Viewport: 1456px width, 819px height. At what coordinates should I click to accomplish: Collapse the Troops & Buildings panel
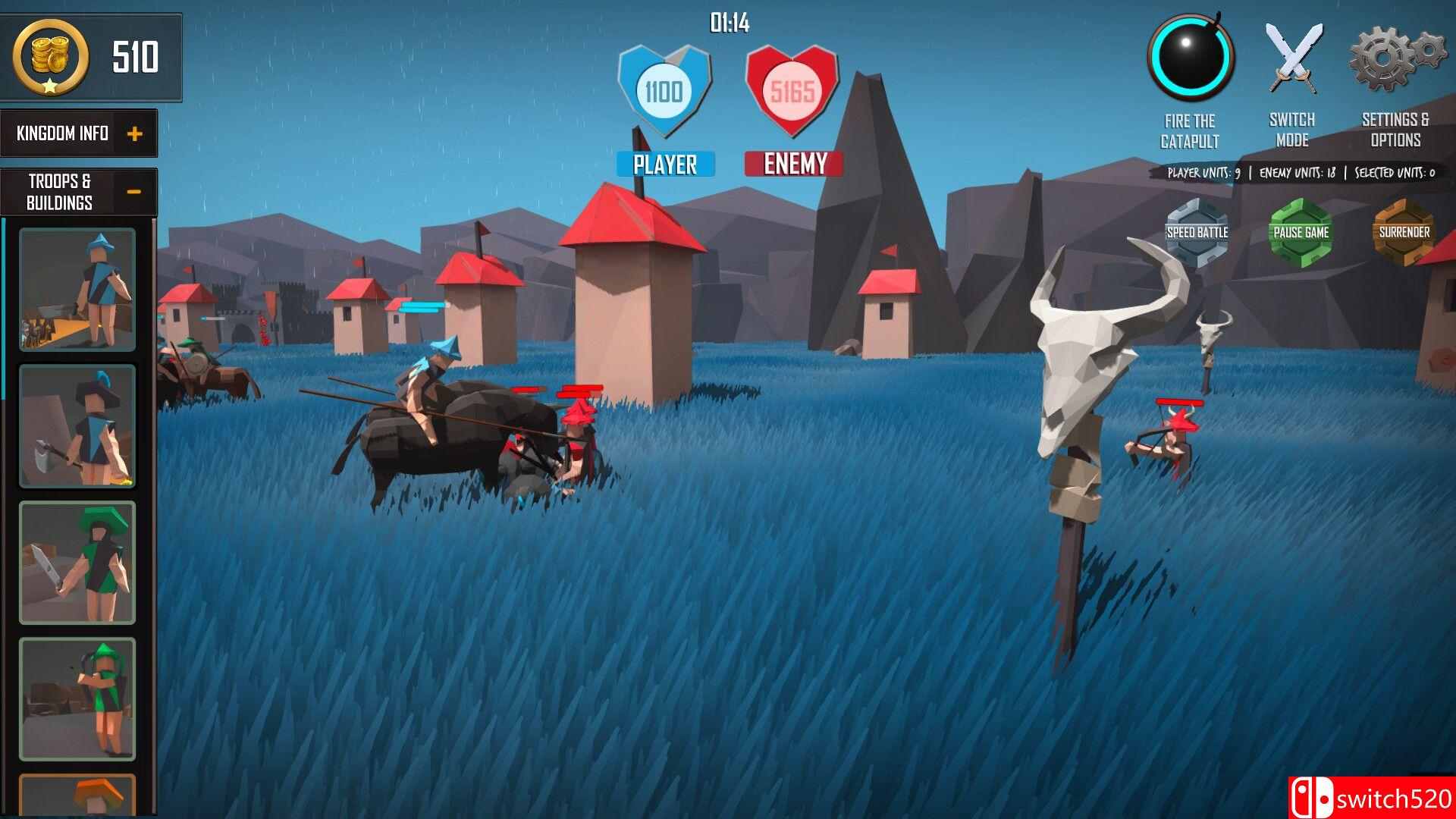tap(135, 190)
